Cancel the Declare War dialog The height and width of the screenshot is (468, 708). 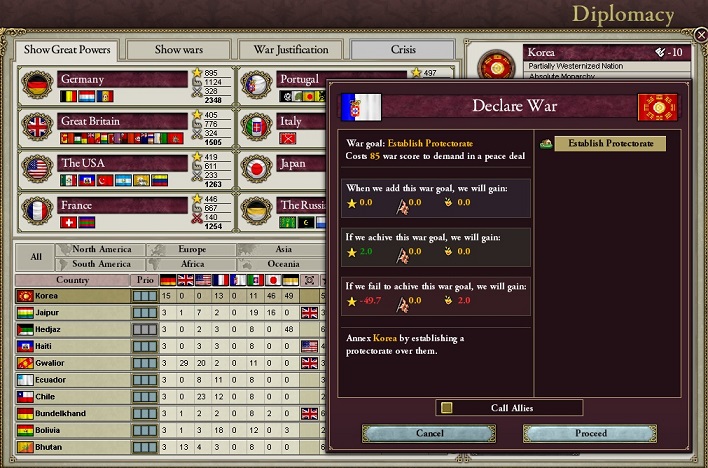point(429,433)
